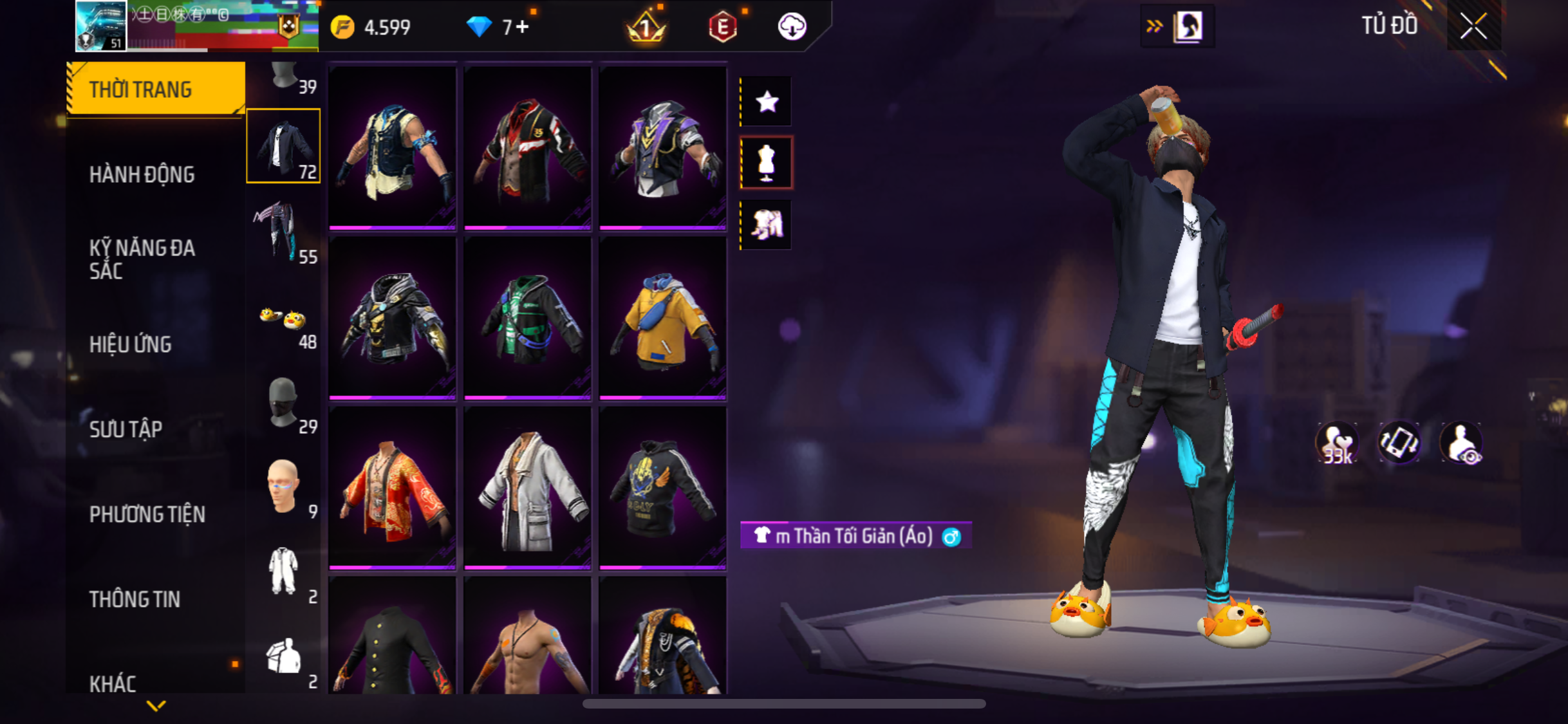Choose the duck slippers shoe subcategory
The width and height of the screenshot is (1568, 724).
pos(284,322)
